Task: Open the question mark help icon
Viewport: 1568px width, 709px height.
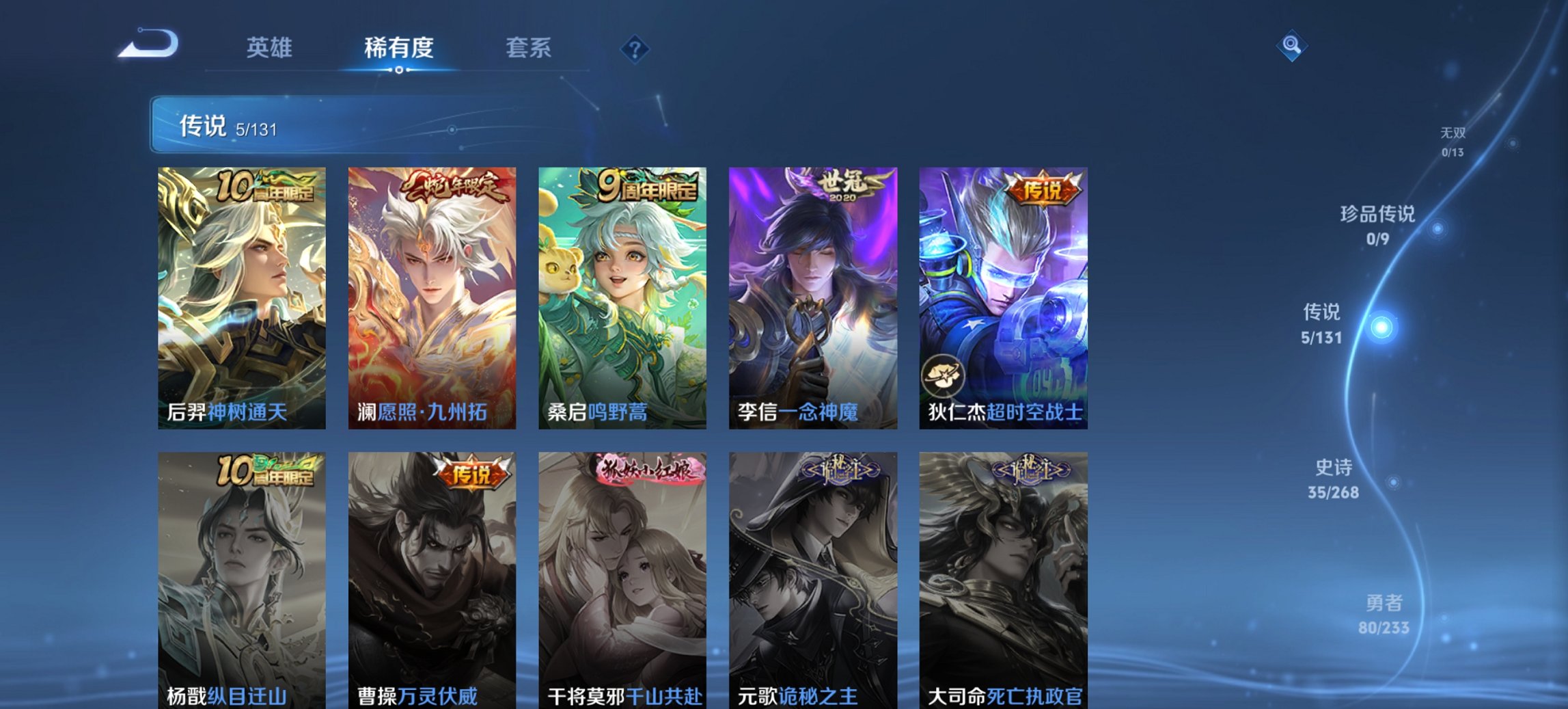Action: pos(635,48)
